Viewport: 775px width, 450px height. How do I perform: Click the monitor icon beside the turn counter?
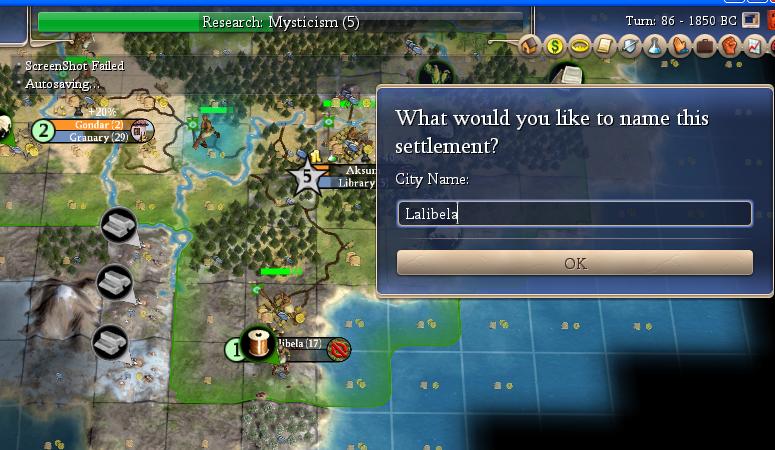click(750, 20)
